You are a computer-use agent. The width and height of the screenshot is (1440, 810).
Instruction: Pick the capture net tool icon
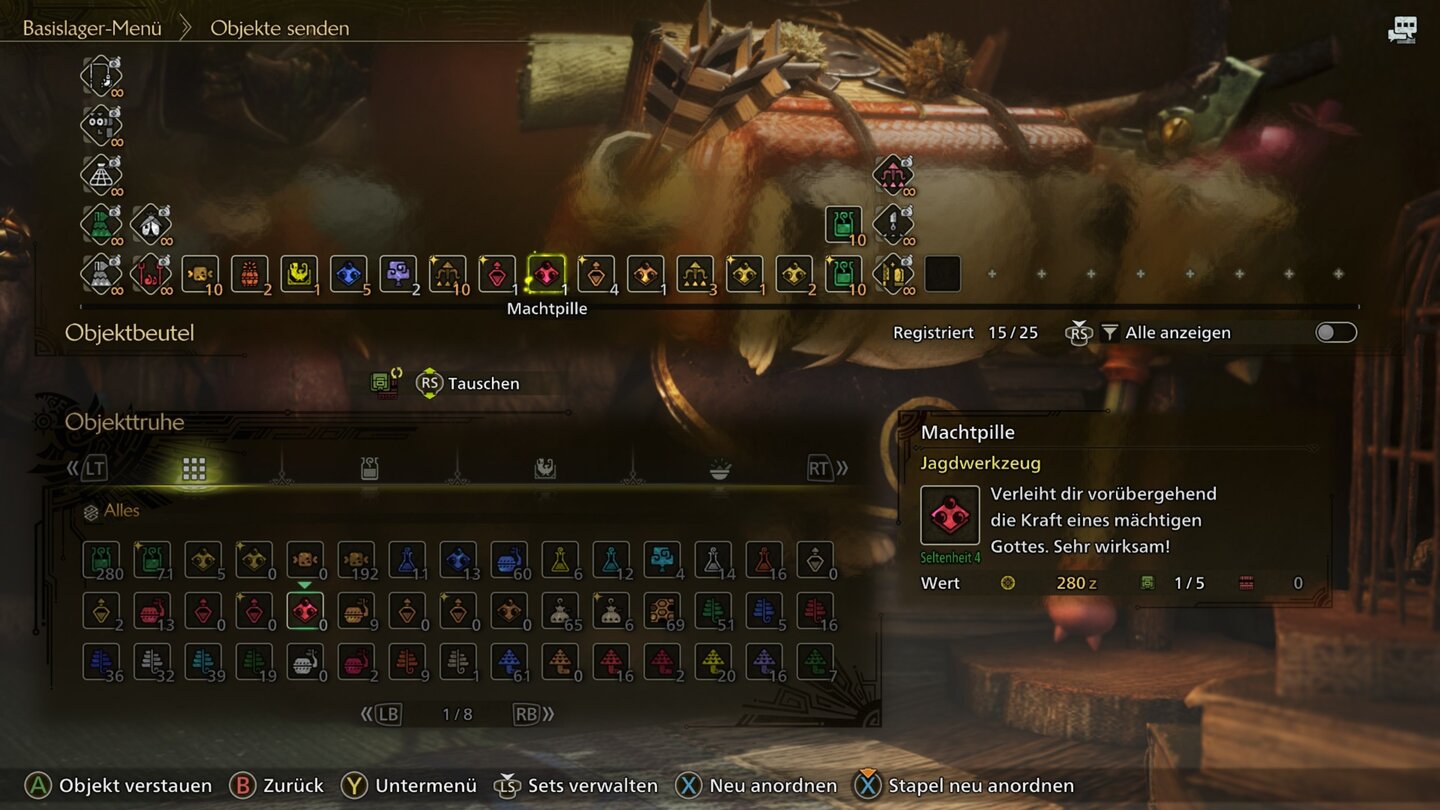tap(101, 174)
